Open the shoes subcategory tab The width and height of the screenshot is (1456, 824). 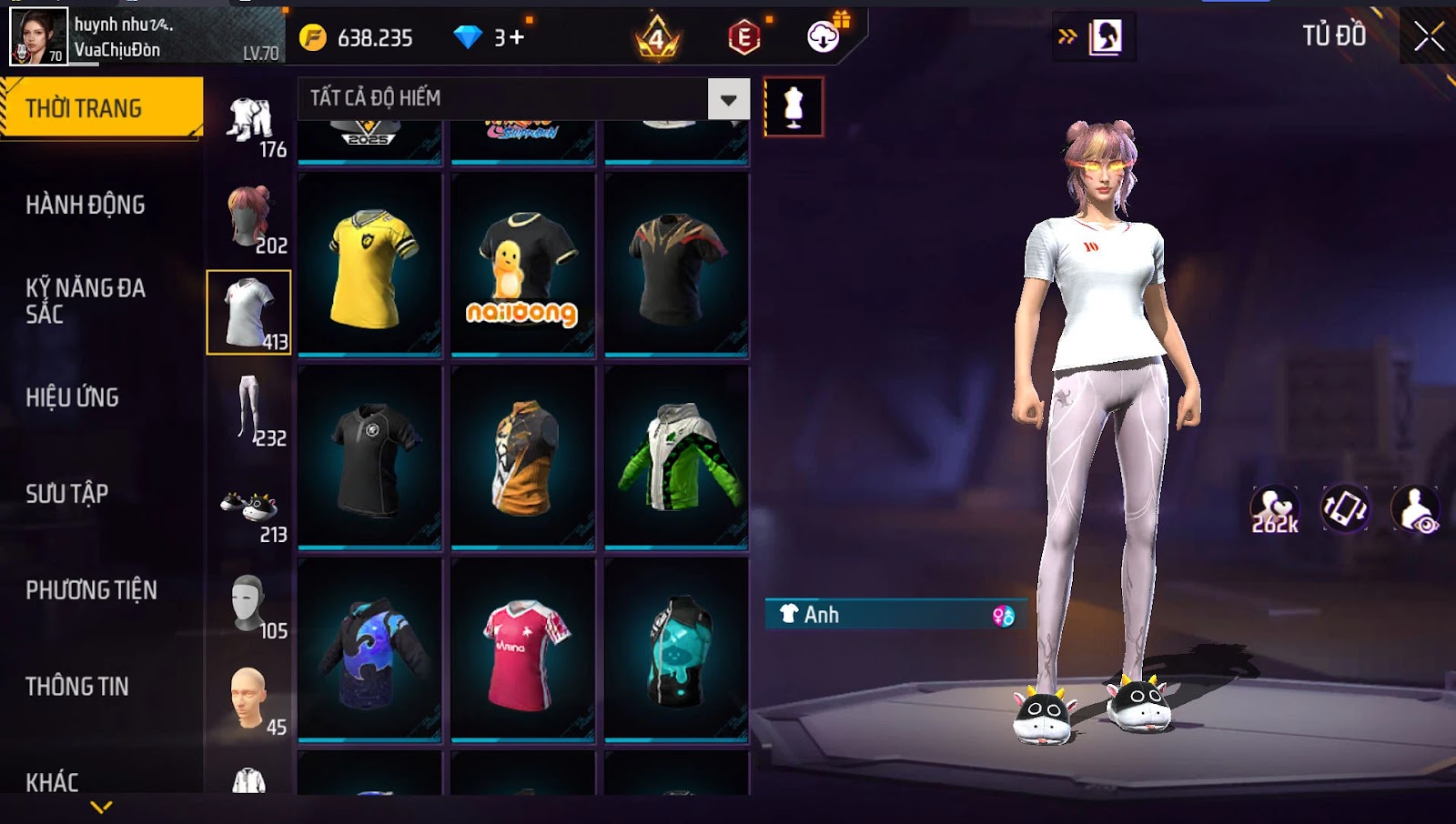[249, 507]
